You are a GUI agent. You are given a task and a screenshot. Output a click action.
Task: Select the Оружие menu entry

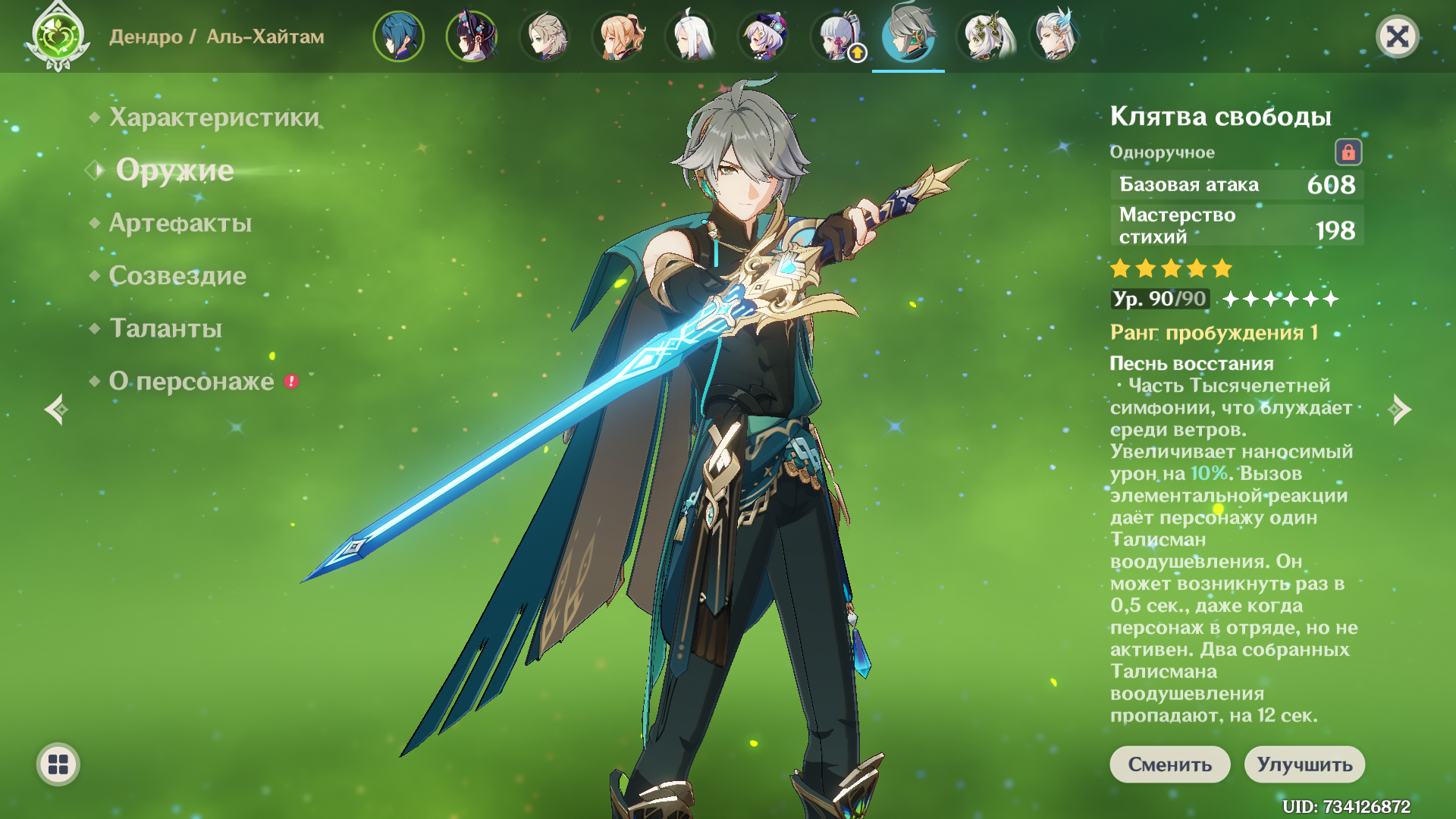point(174,170)
